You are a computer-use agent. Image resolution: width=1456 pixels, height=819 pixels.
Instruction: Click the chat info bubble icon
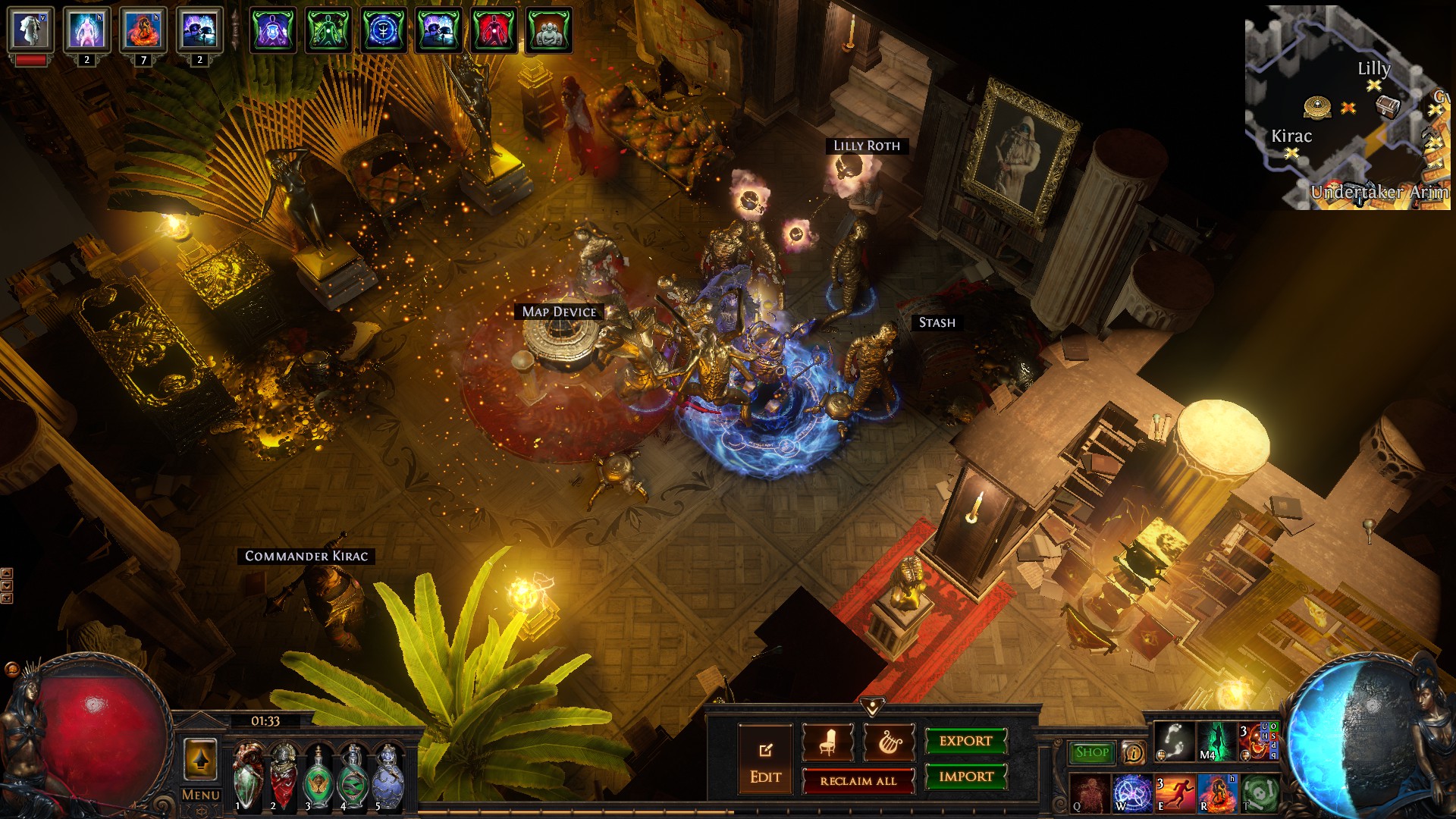tap(1133, 752)
